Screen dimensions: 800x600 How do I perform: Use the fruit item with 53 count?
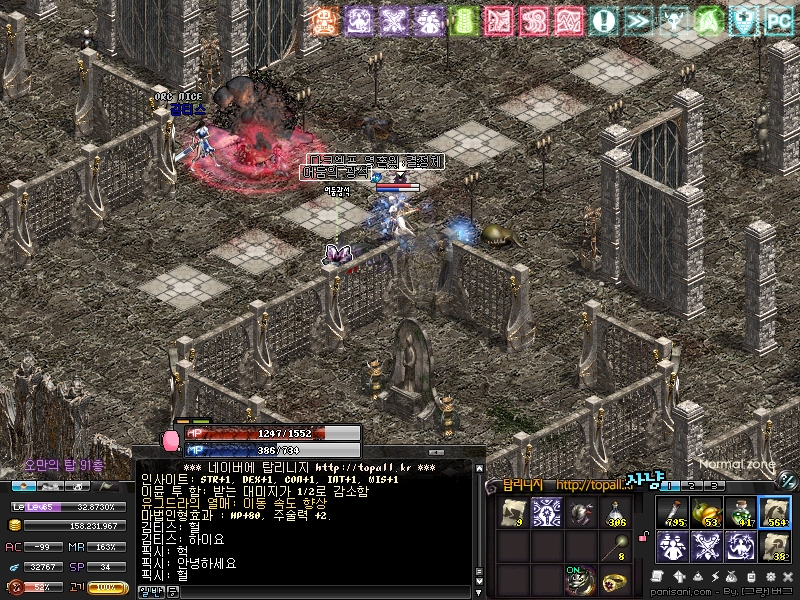pyautogui.click(x=706, y=512)
